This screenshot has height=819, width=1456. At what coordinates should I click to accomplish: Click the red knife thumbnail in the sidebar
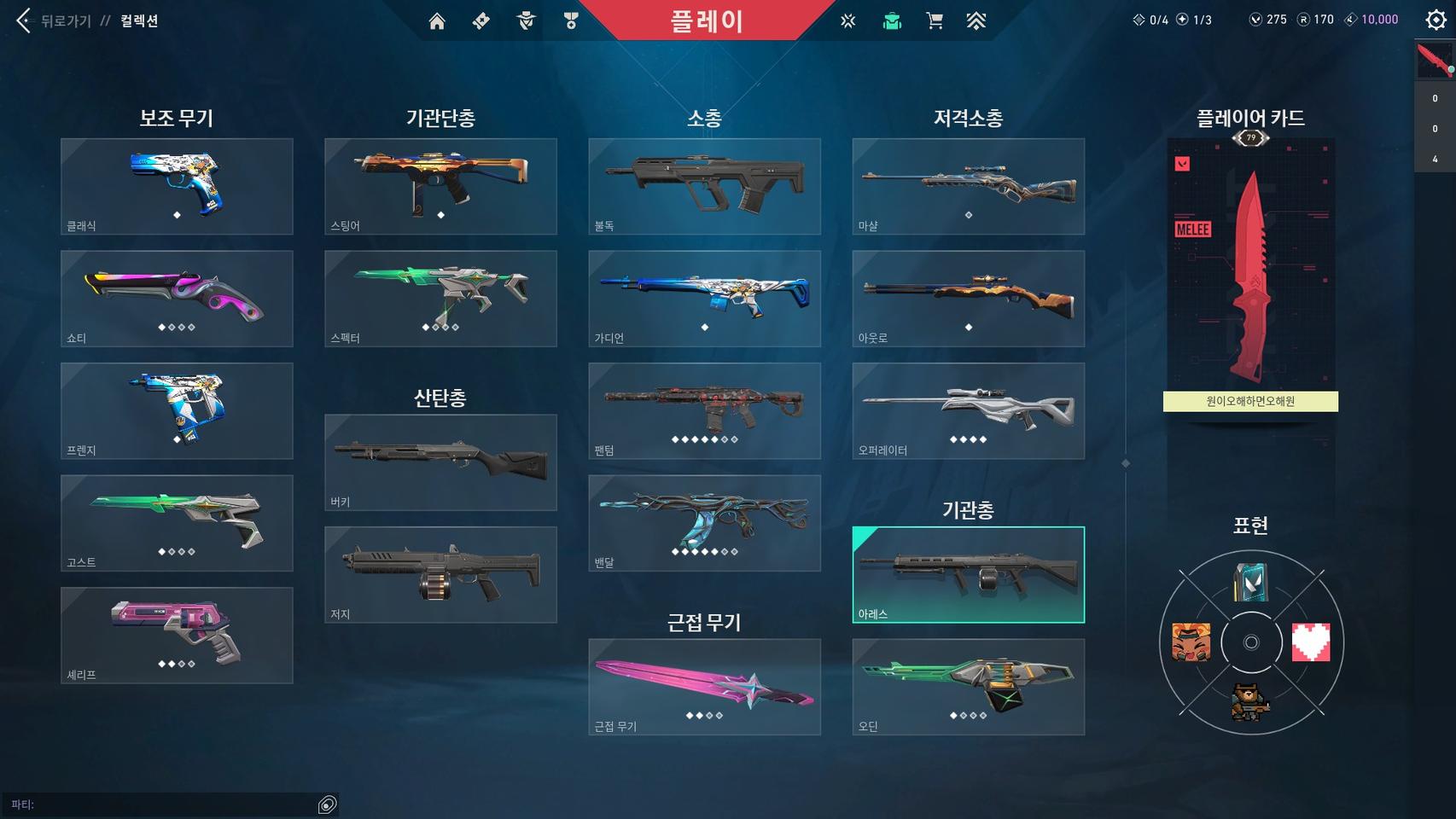1434,61
